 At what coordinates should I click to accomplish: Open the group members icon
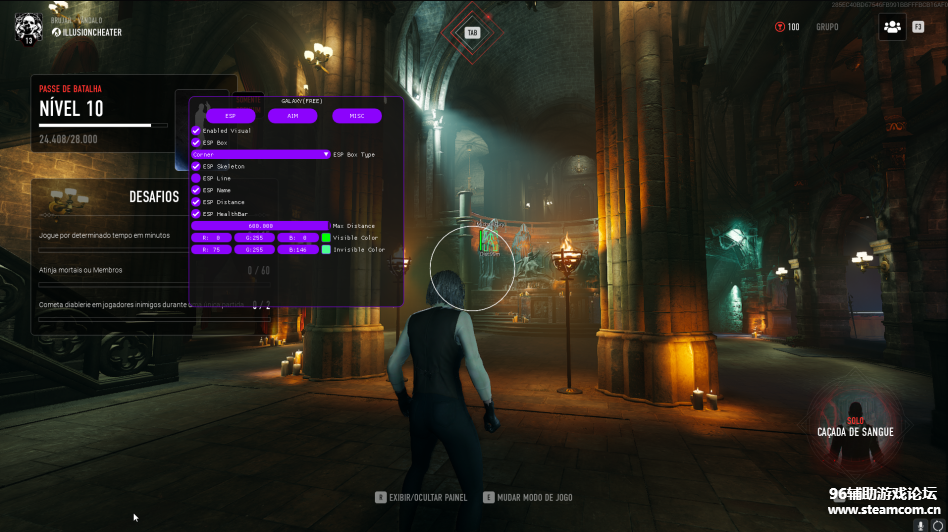coord(892,27)
